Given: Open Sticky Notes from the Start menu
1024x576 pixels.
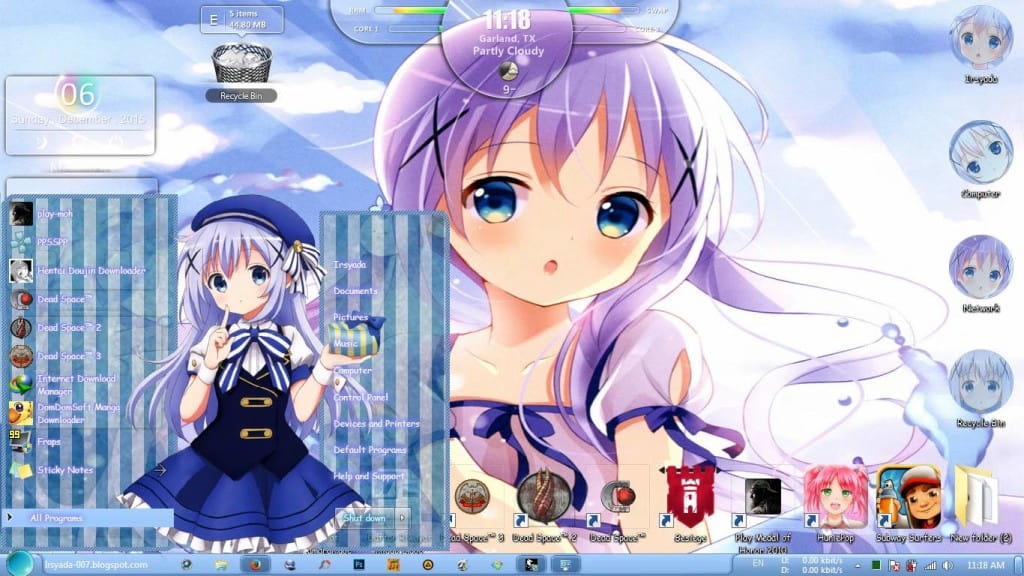Looking at the screenshot, I should tap(65, 470).
